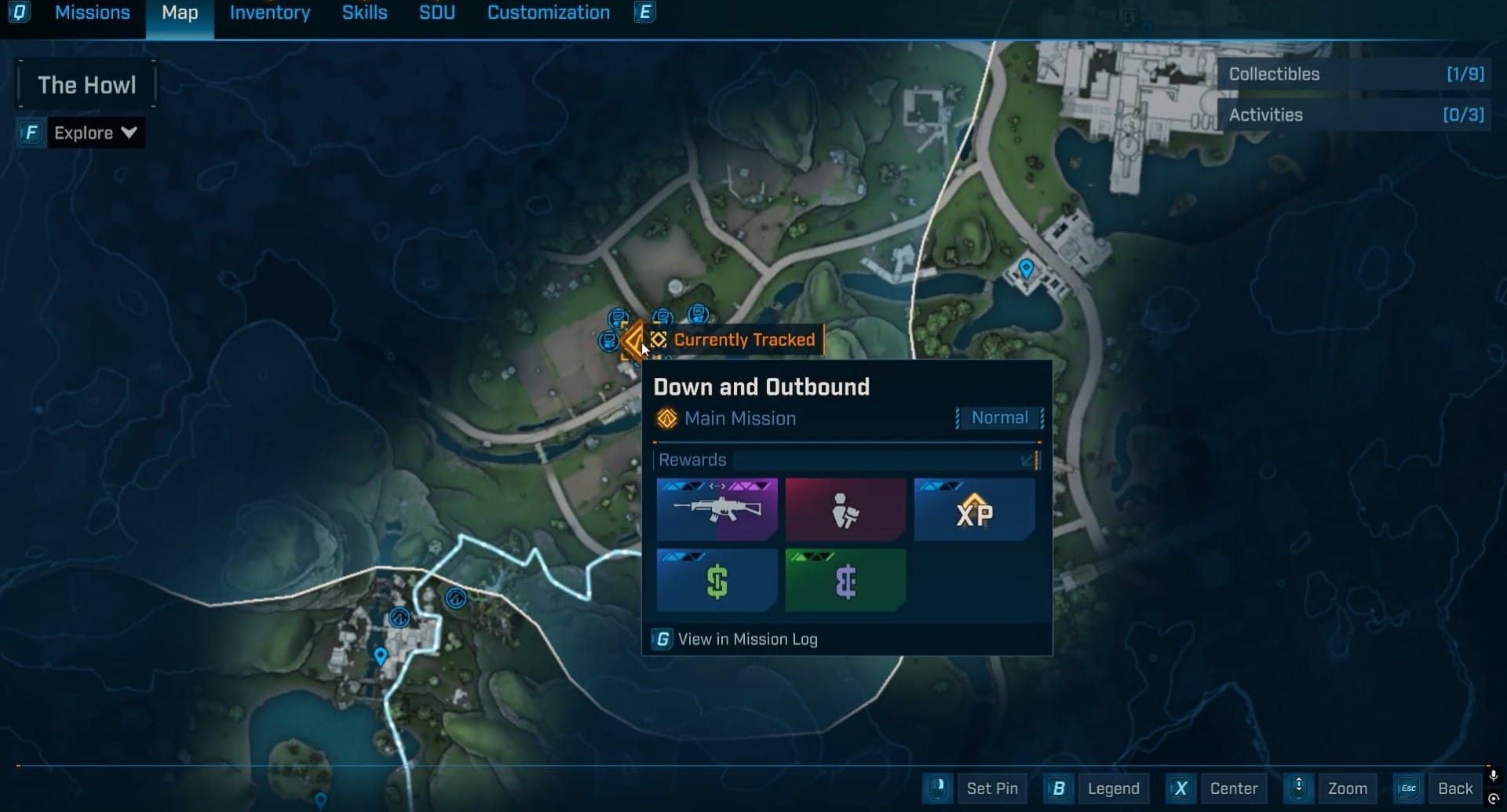Image resolution: width=1507 pixels, height=812 pixels.
Task: Select the pink character cosmetic reward tile
Action: pos(845,509)
